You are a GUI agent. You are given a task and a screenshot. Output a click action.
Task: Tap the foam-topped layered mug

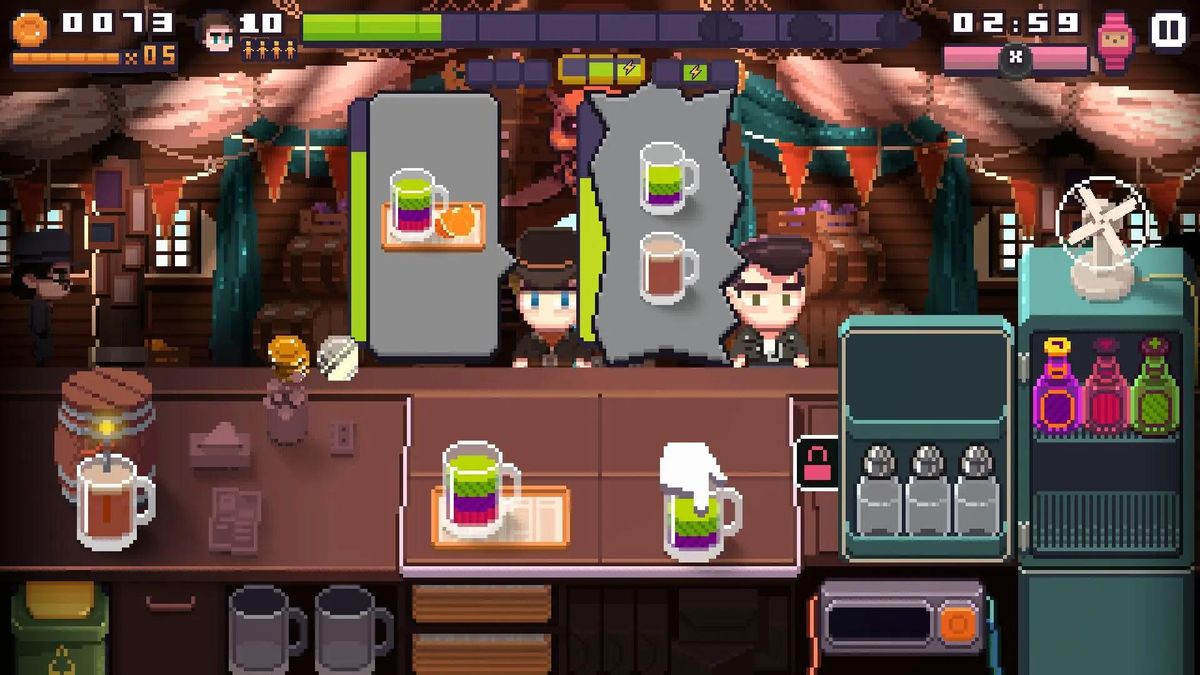(x=700, y=505)
